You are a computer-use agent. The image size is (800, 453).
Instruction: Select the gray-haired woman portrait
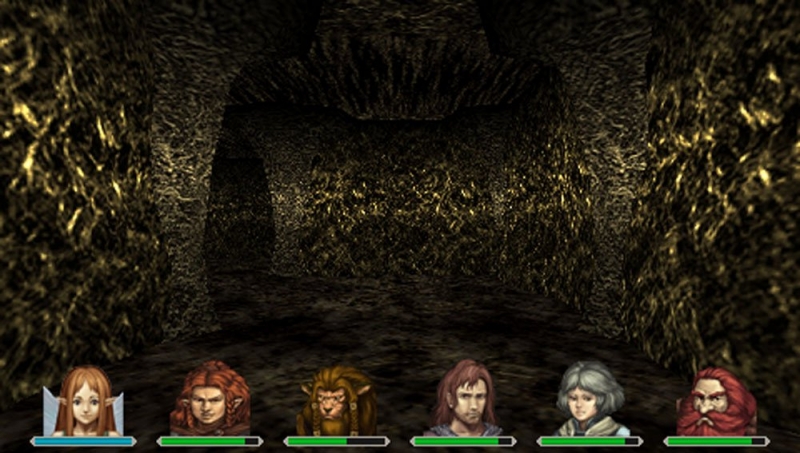coord(590,400)
